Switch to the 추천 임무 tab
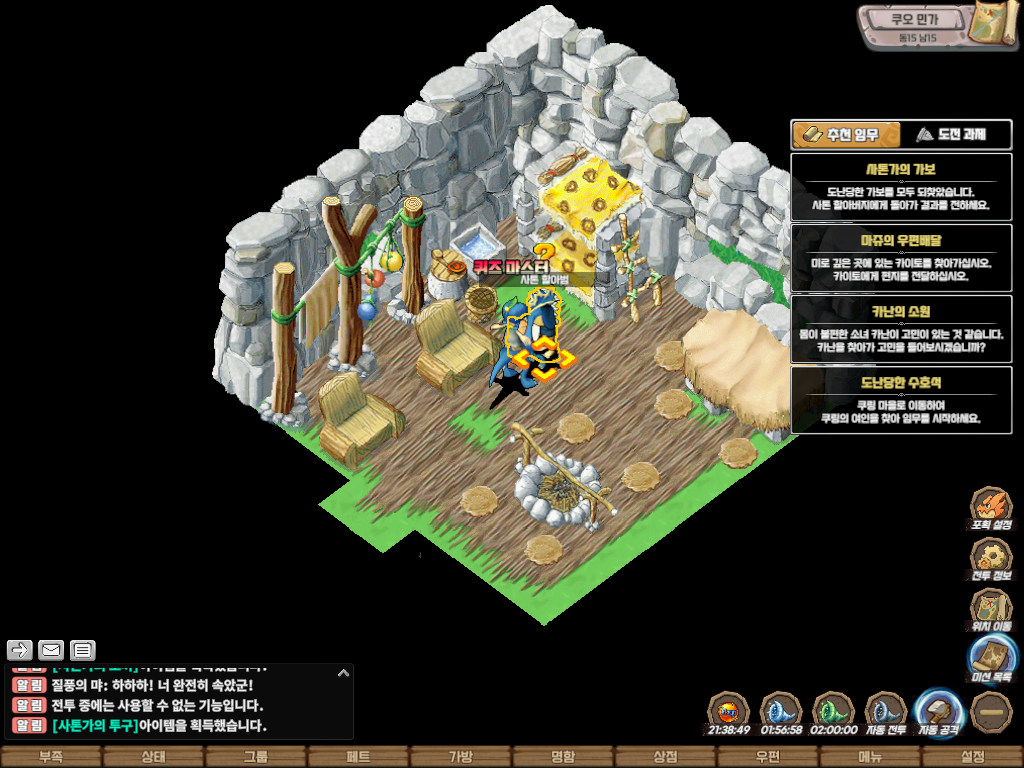 pos(846,134)
